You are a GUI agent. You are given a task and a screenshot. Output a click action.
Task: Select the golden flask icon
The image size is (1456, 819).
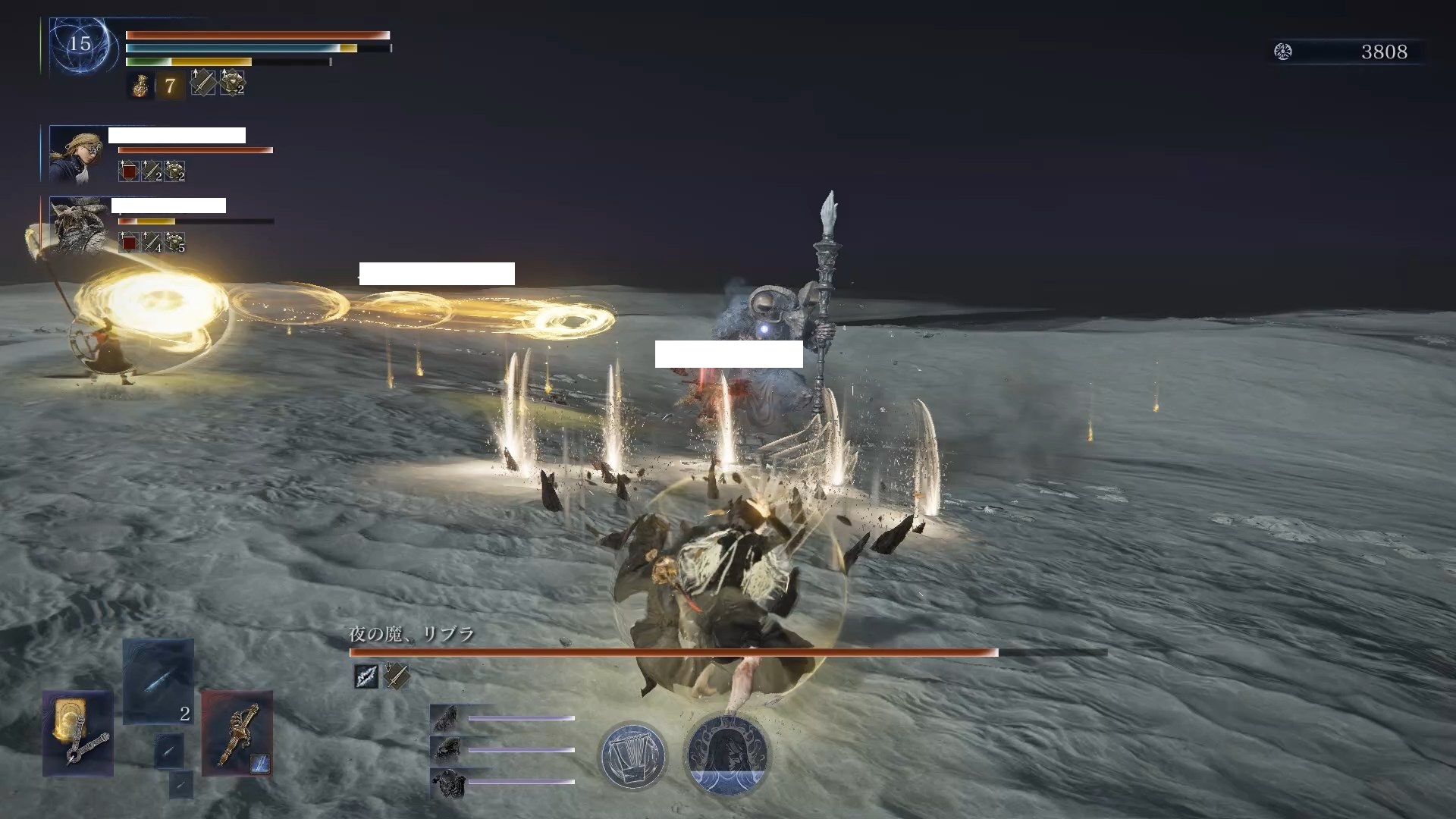point(140,86)
